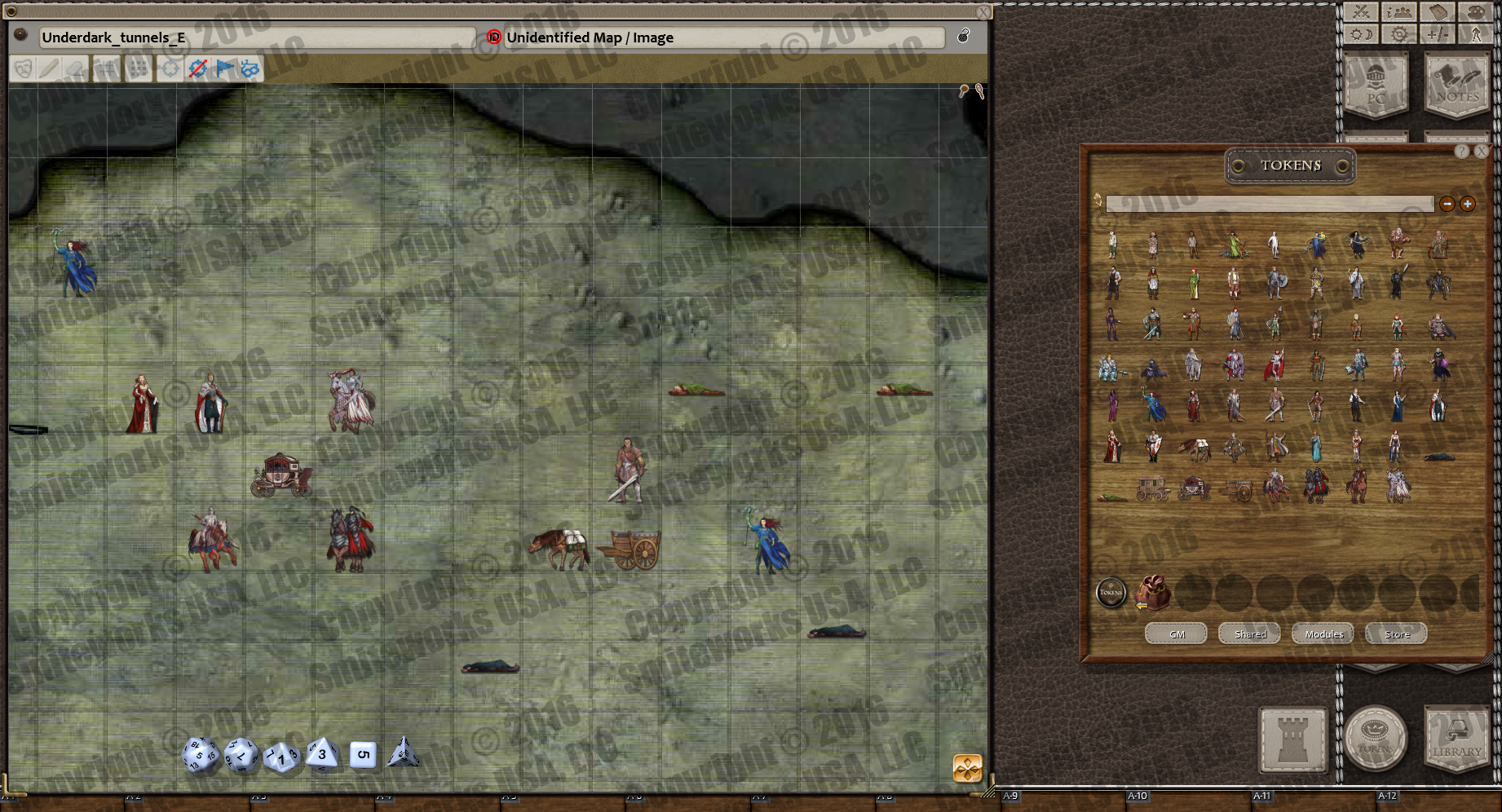Select the eraser tool above the map
The width and height of the screenshot is (1502, 812).
pyautogui.click(x=77, y=68)
